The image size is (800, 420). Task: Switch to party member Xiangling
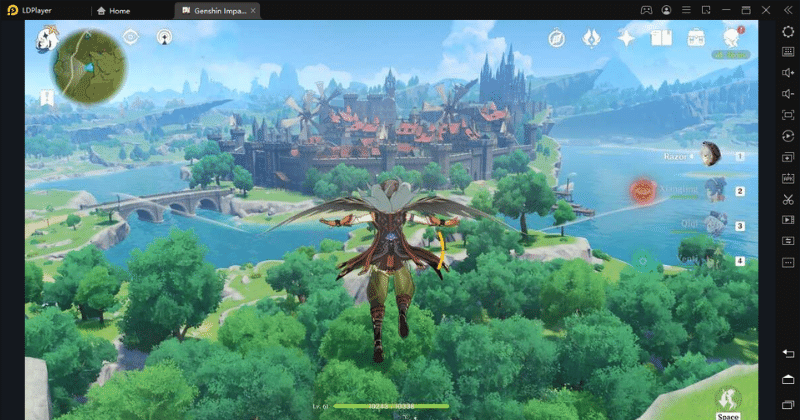[714, 190]
